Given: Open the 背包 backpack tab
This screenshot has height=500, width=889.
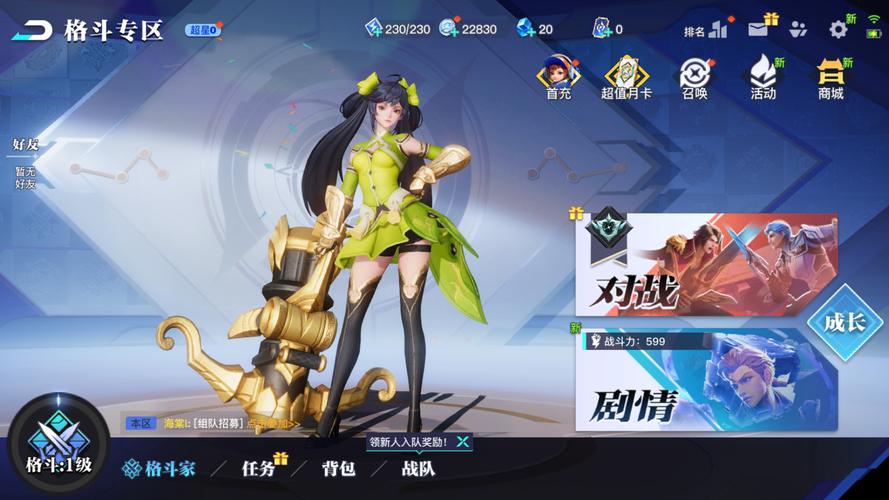Looking at the screenshot, I should 338,468.
